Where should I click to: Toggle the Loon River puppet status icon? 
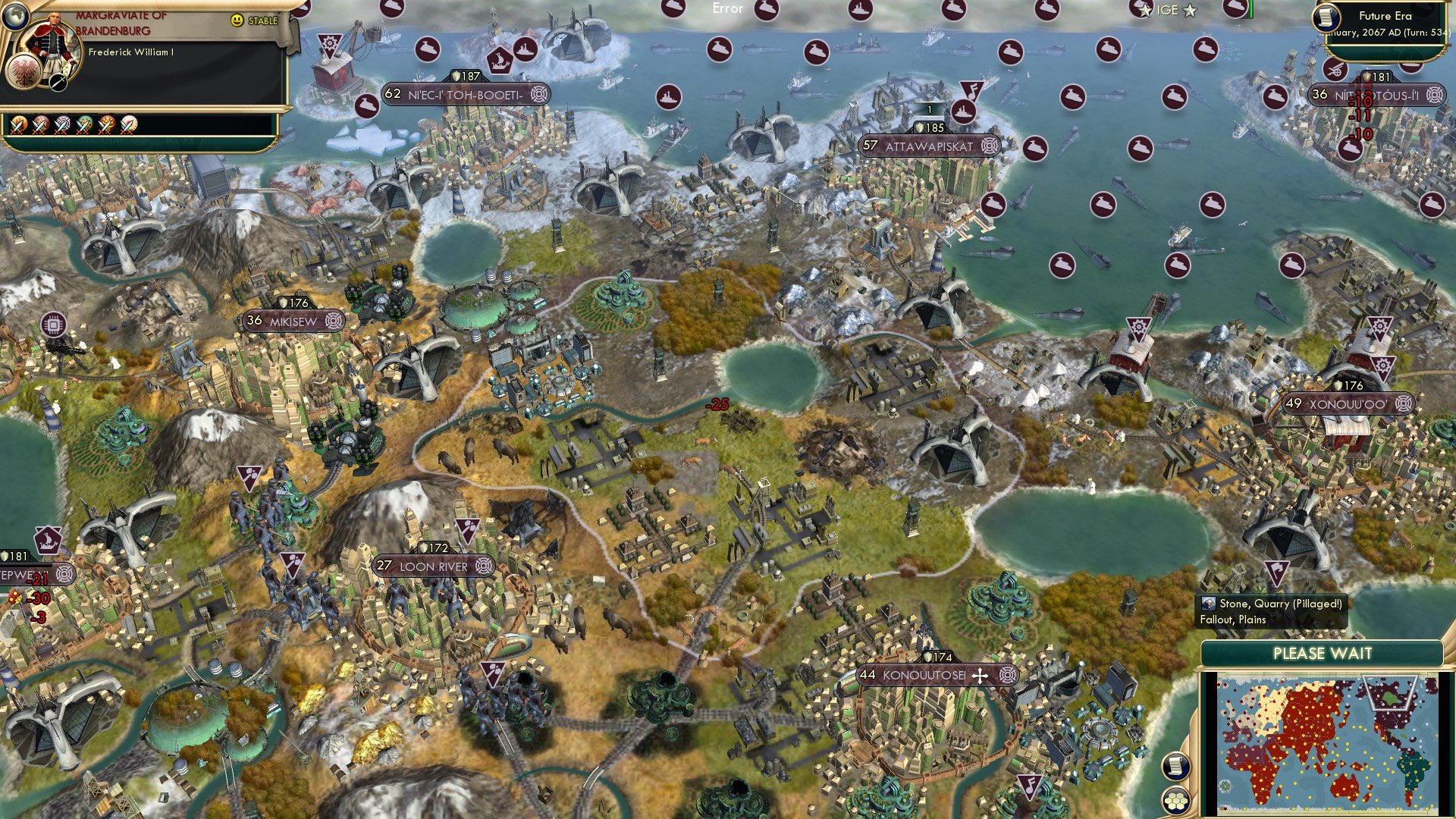483,565
